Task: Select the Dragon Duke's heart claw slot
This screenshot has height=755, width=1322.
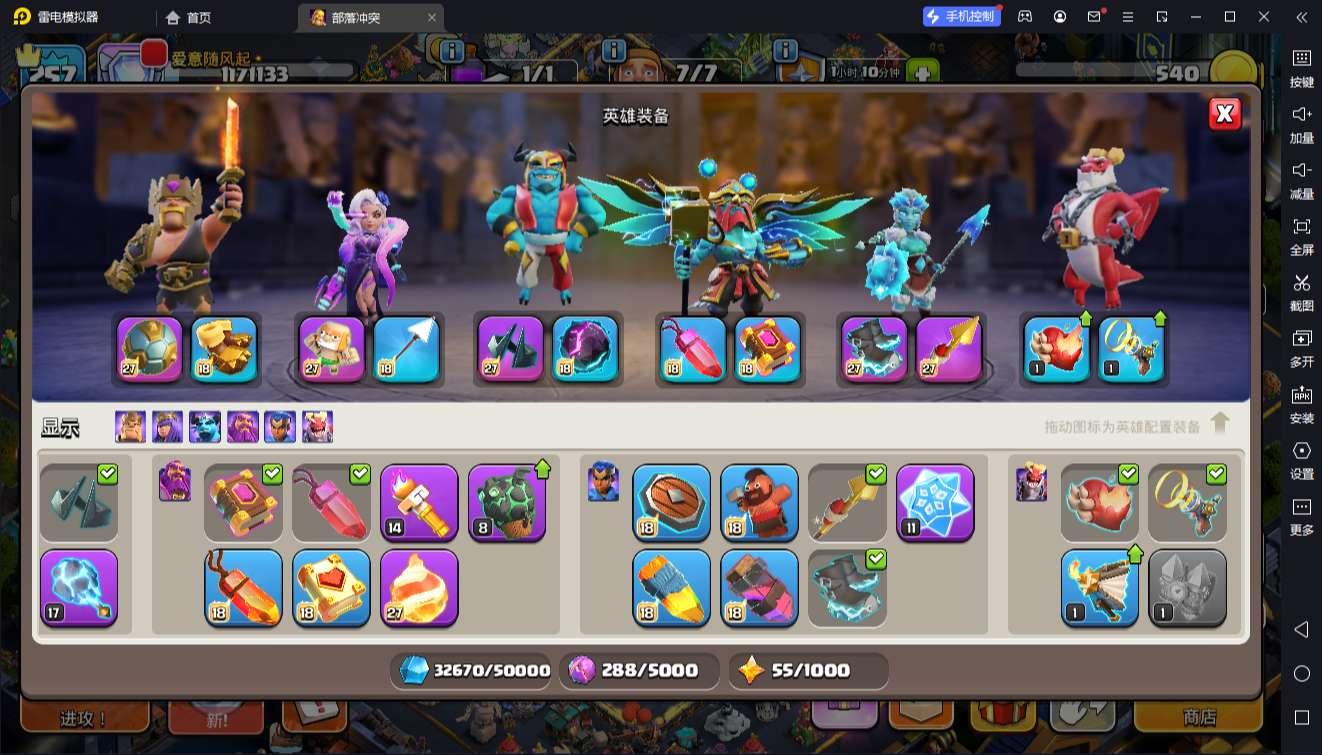Action: click(x=1057, y=349)
